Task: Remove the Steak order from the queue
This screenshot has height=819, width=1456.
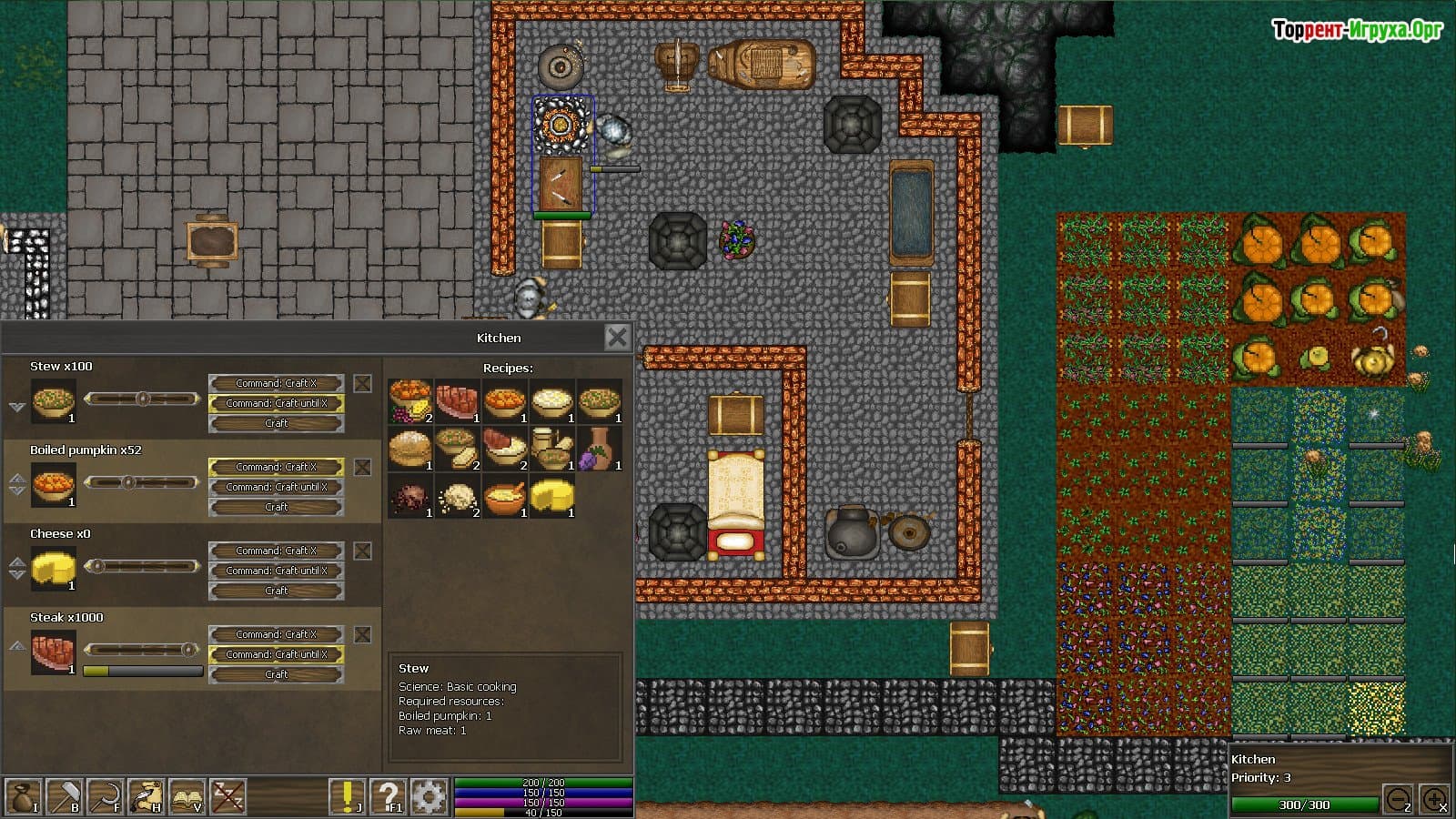Action: click(362, 634)
